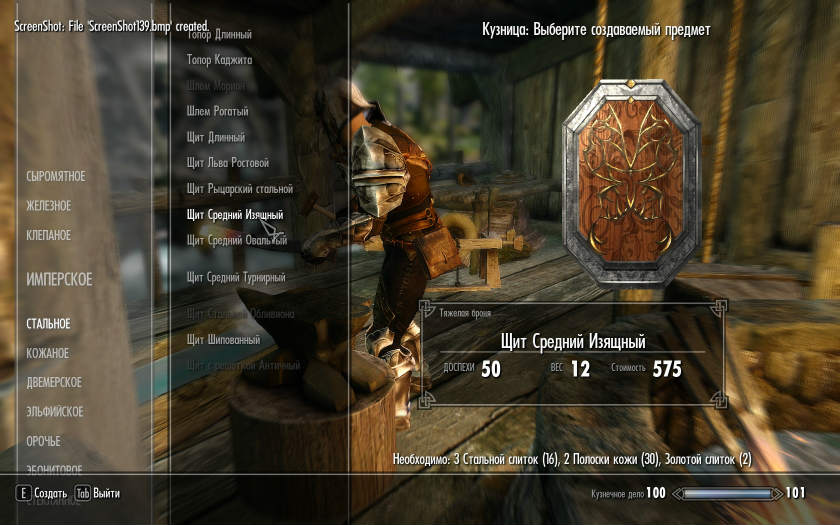
Task: Select Щит Средний Овальный
Action: coord(237,241)
